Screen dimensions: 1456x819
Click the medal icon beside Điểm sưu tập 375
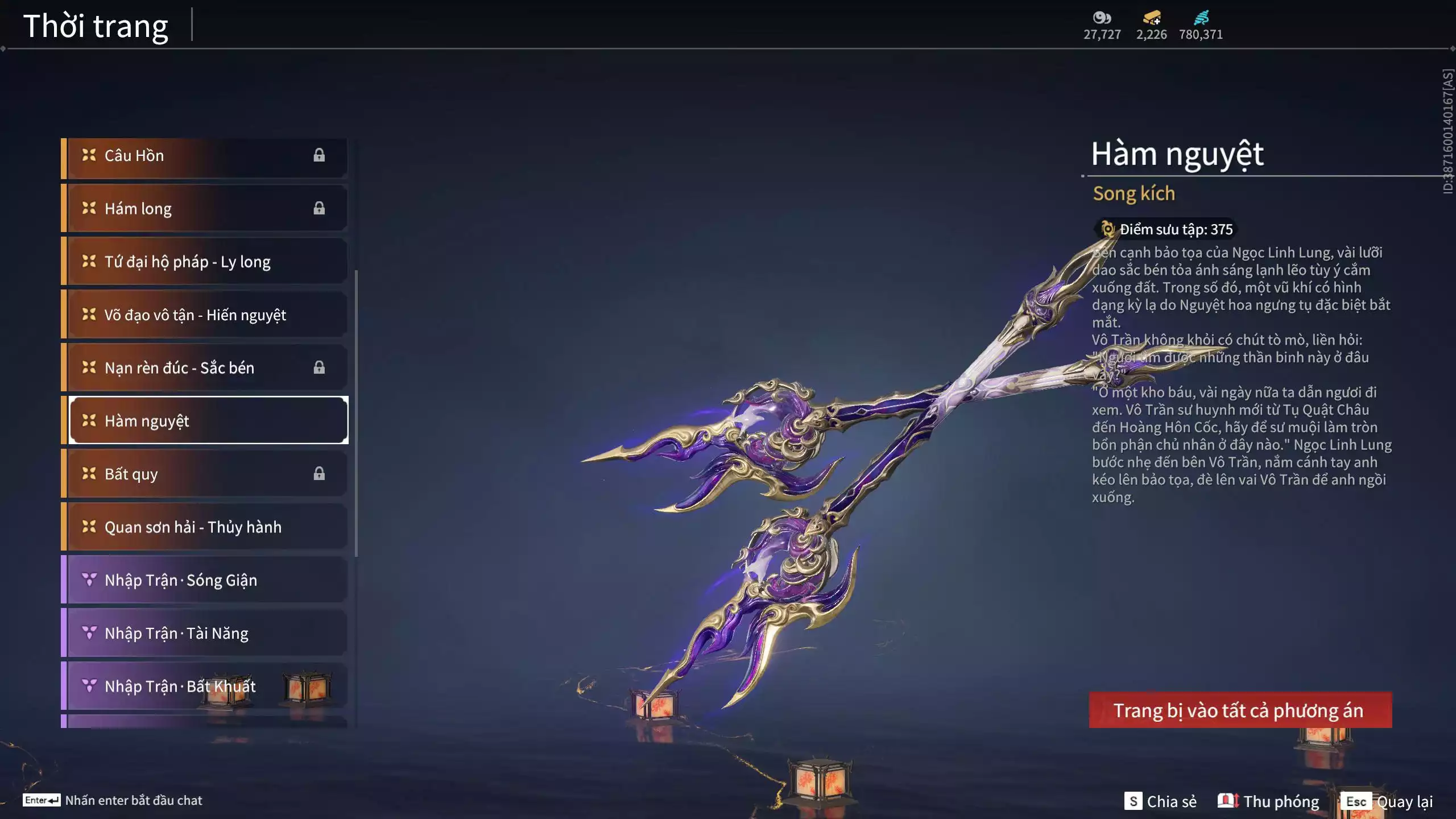(x=1106, y=229)
